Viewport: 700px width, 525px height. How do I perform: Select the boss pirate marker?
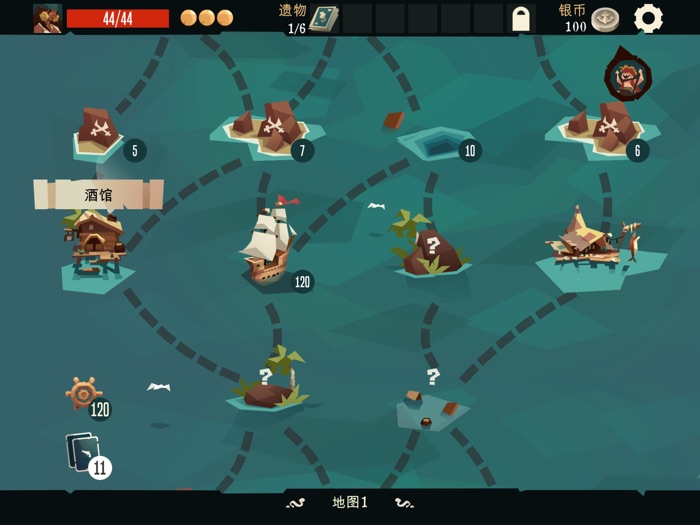(628, 76)
